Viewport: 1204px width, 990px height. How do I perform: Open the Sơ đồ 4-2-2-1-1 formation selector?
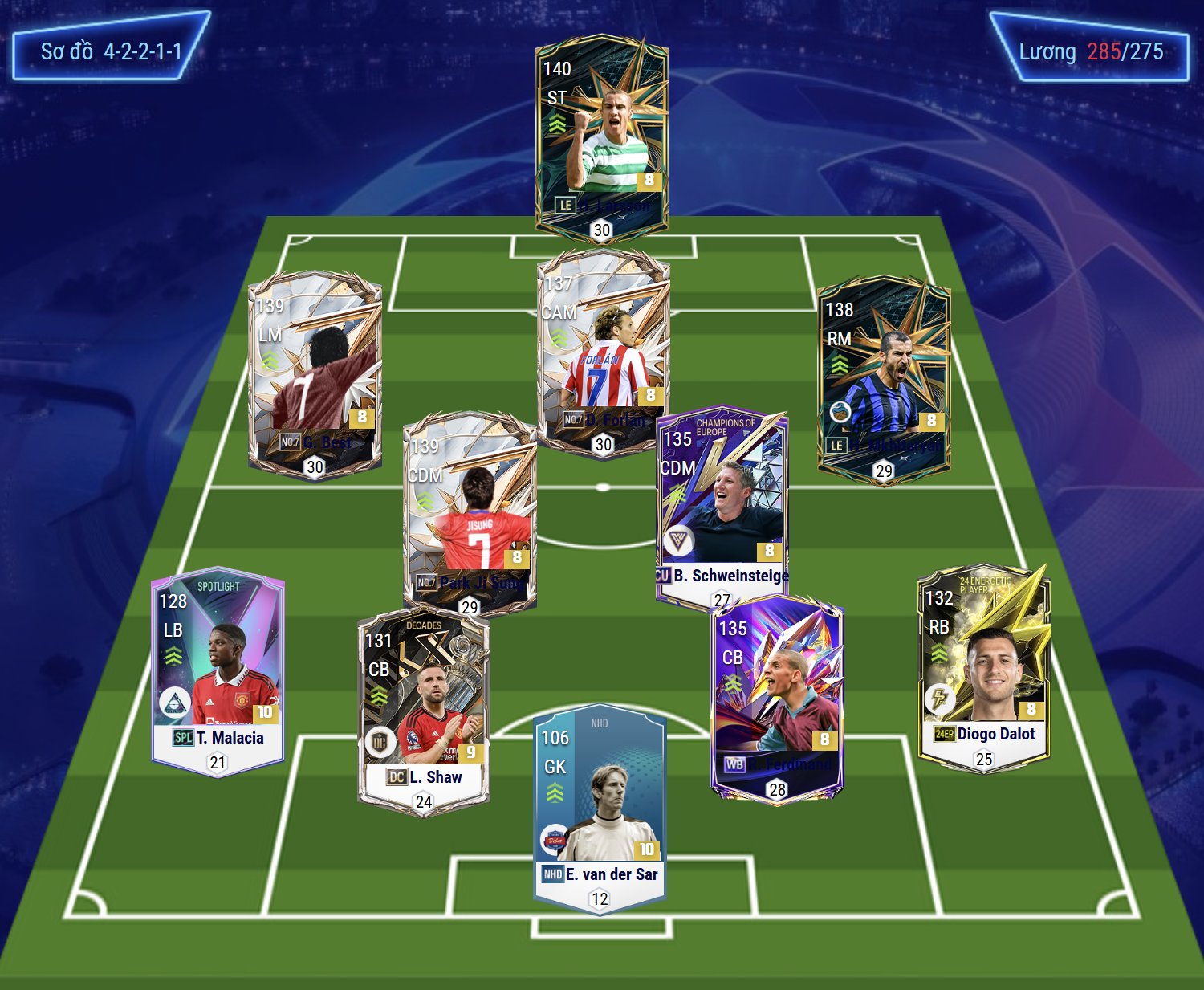[111, 51]
